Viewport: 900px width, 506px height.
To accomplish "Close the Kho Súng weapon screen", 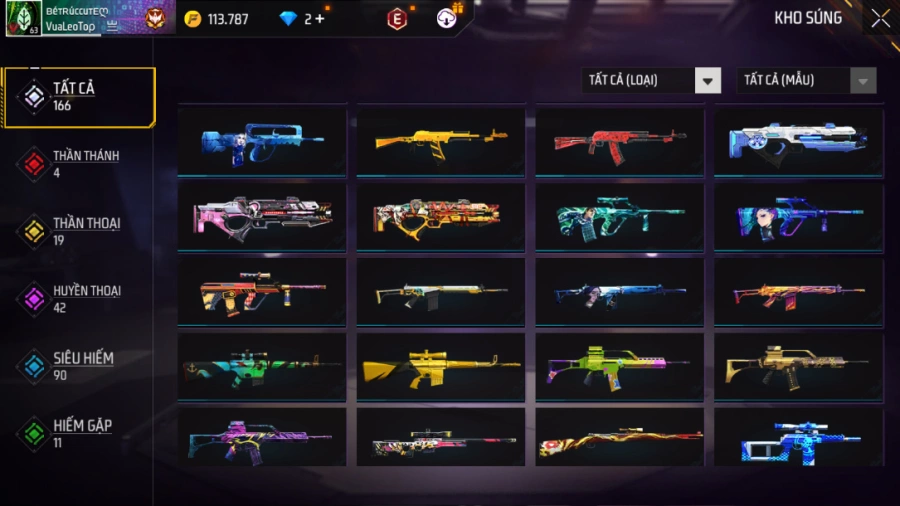I will point(880,18).
